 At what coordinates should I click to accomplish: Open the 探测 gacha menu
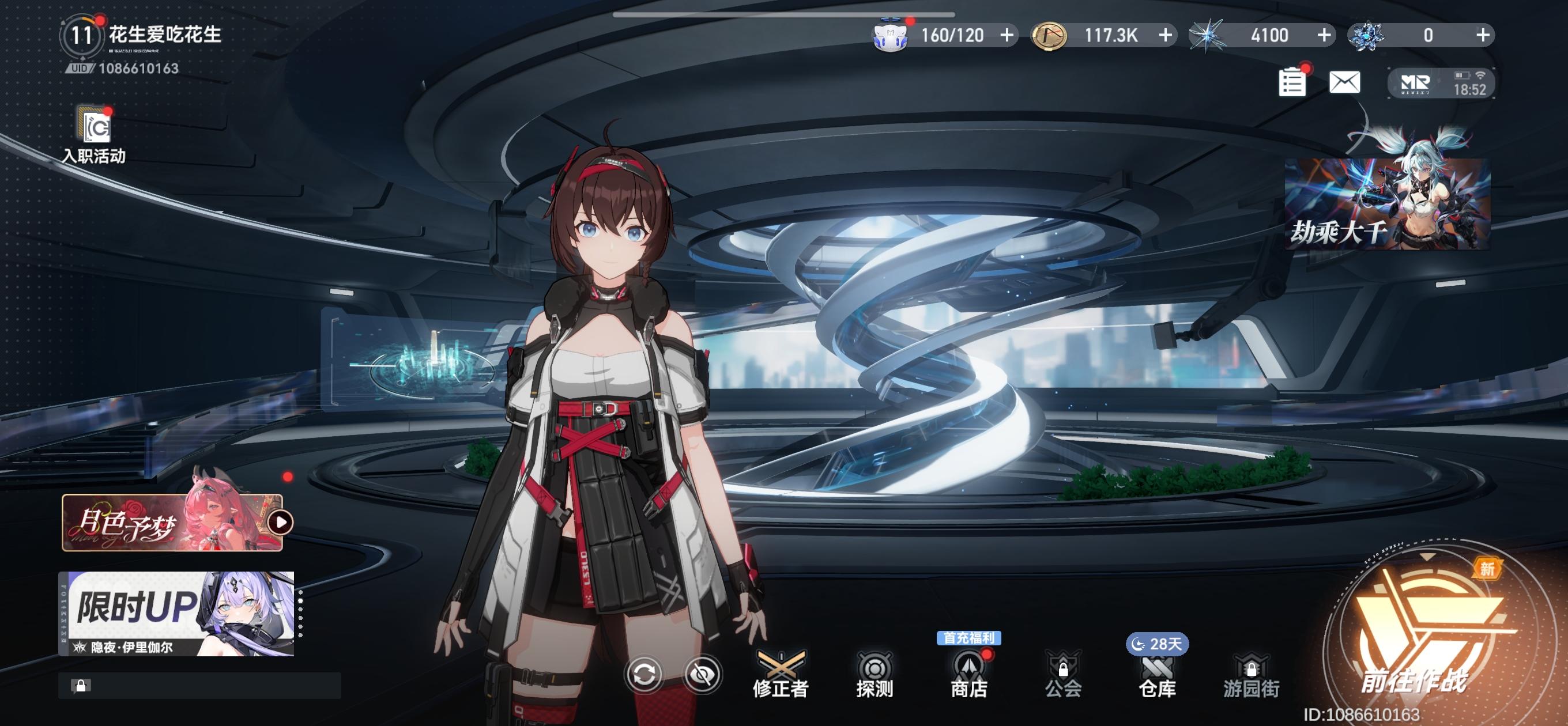tap(875, 674)
